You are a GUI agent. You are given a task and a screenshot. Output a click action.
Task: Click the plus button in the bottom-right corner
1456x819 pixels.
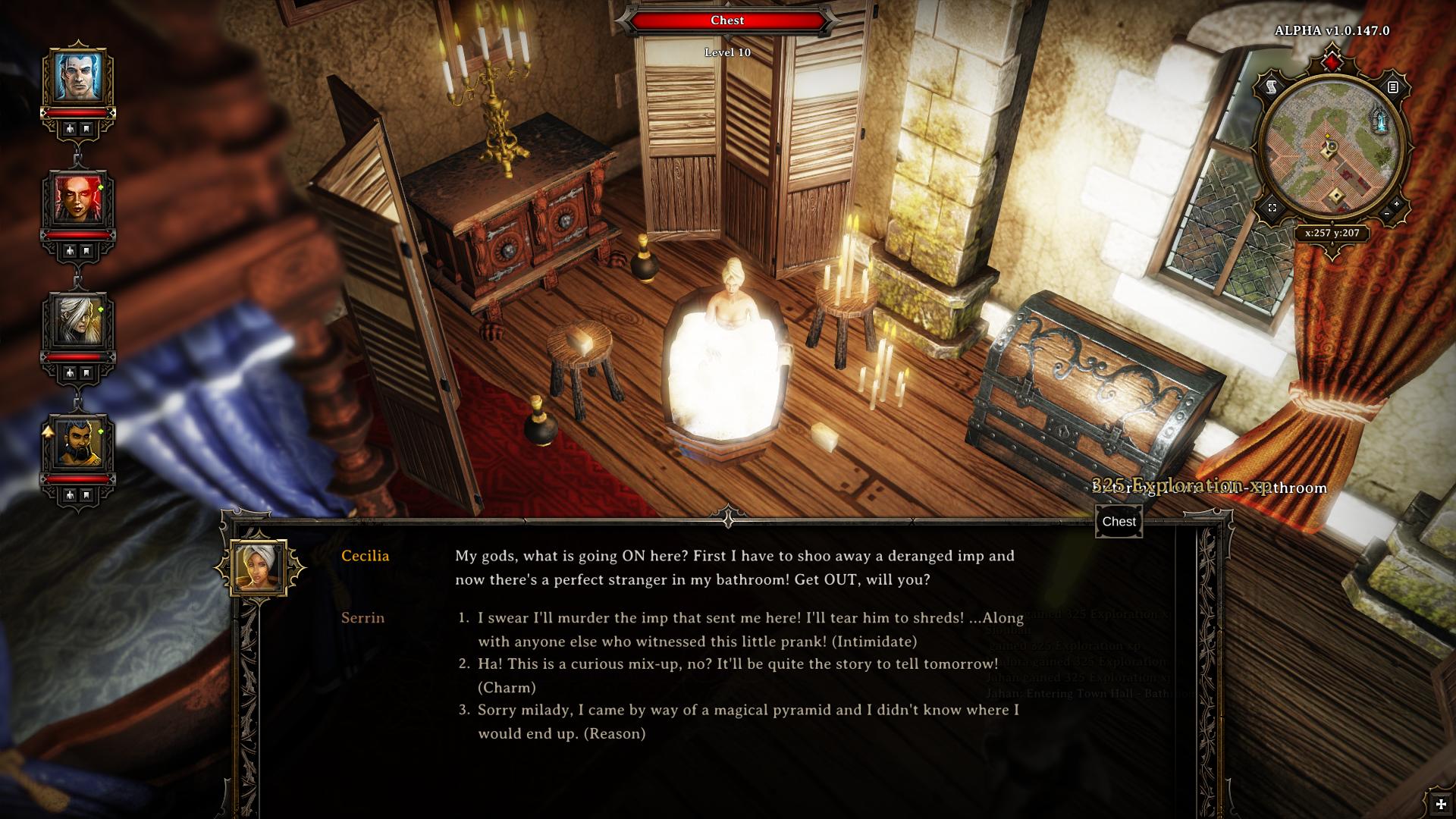pos(1441,805)
